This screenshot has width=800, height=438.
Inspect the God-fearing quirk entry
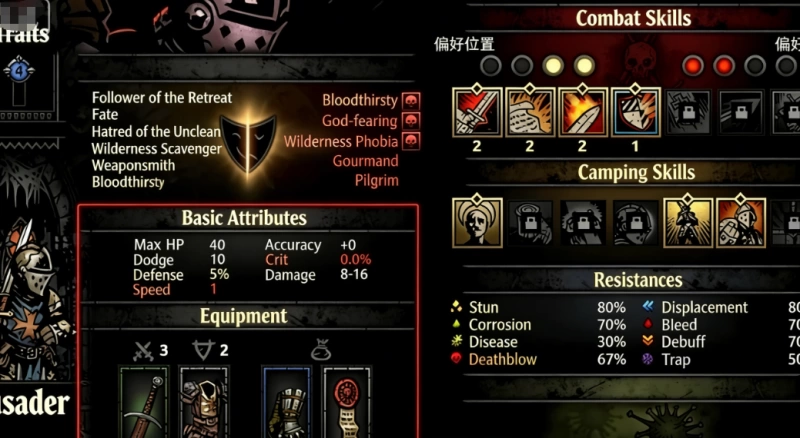point(360,121)
